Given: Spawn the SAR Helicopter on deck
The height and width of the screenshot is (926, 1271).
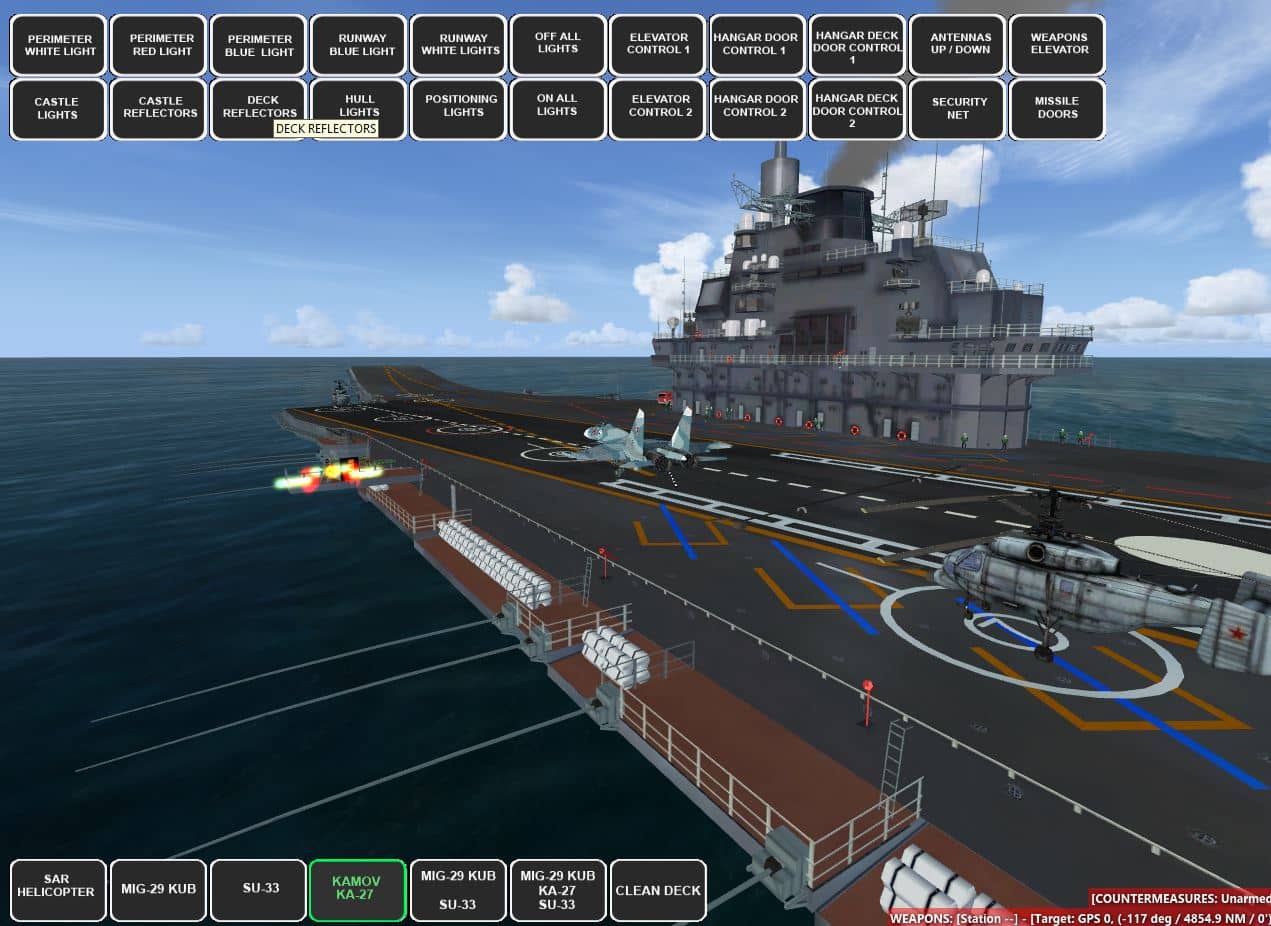Looking at the screenshot, I should (58, 890).
